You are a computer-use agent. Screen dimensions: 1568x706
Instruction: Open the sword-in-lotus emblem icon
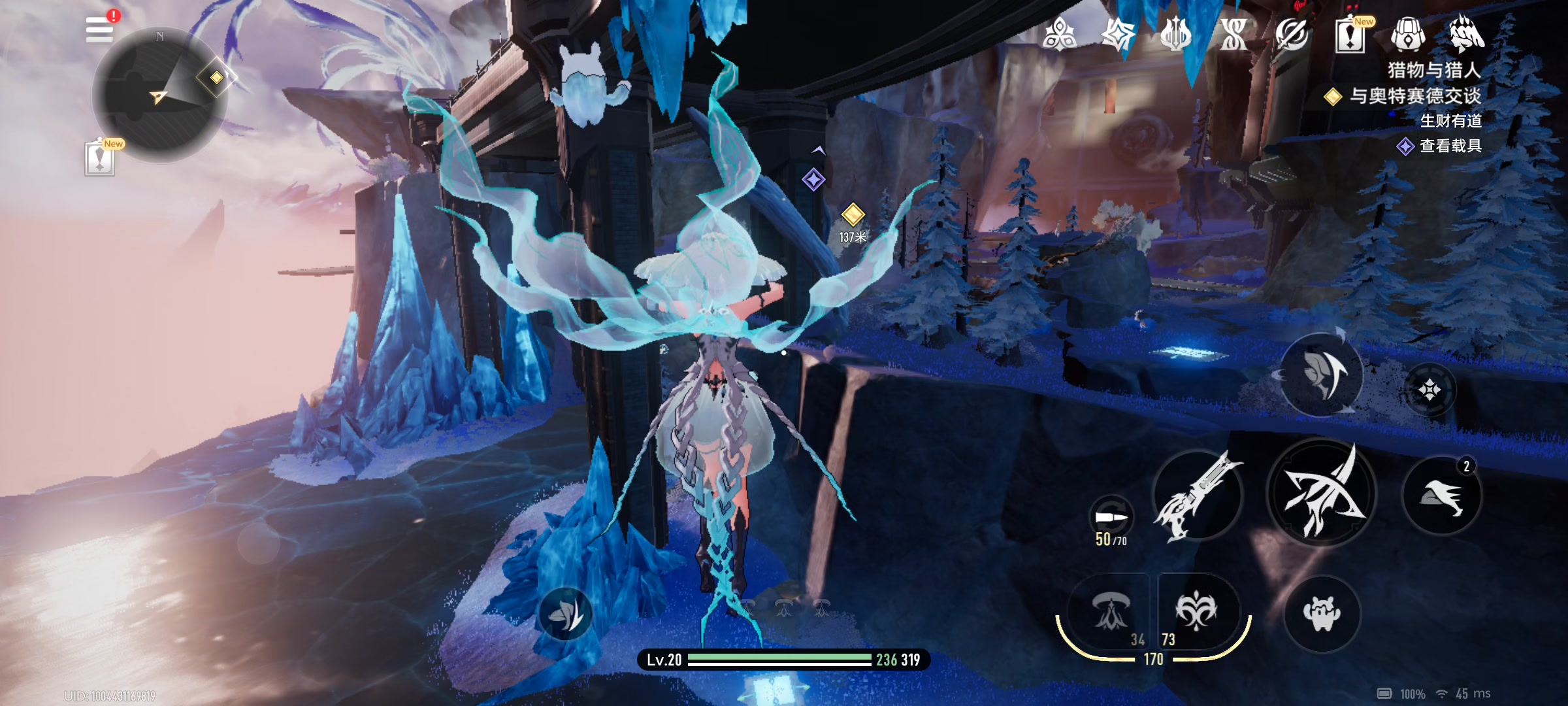pos(1175,35)
